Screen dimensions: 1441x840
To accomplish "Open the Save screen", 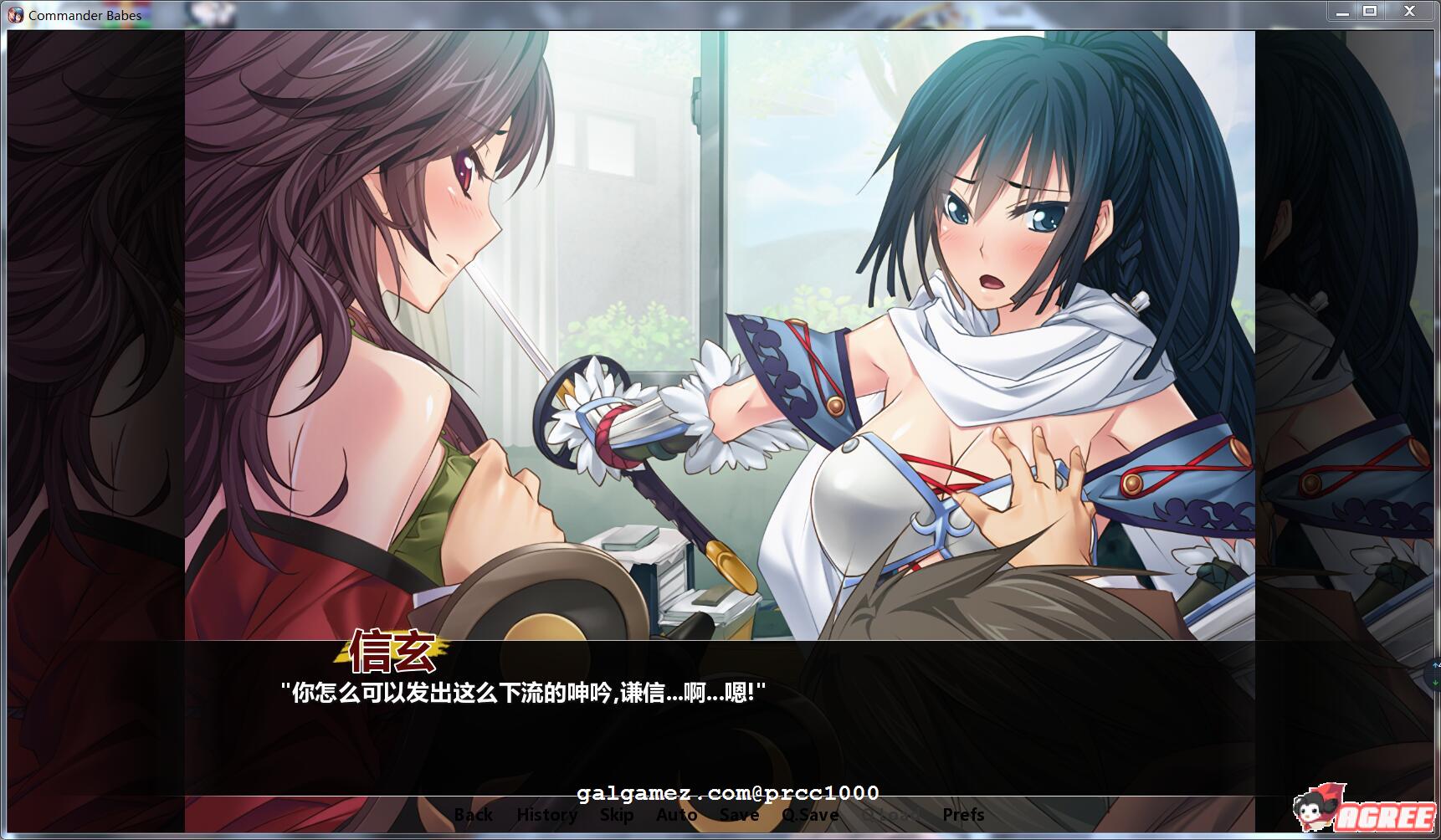I will 738,814.
